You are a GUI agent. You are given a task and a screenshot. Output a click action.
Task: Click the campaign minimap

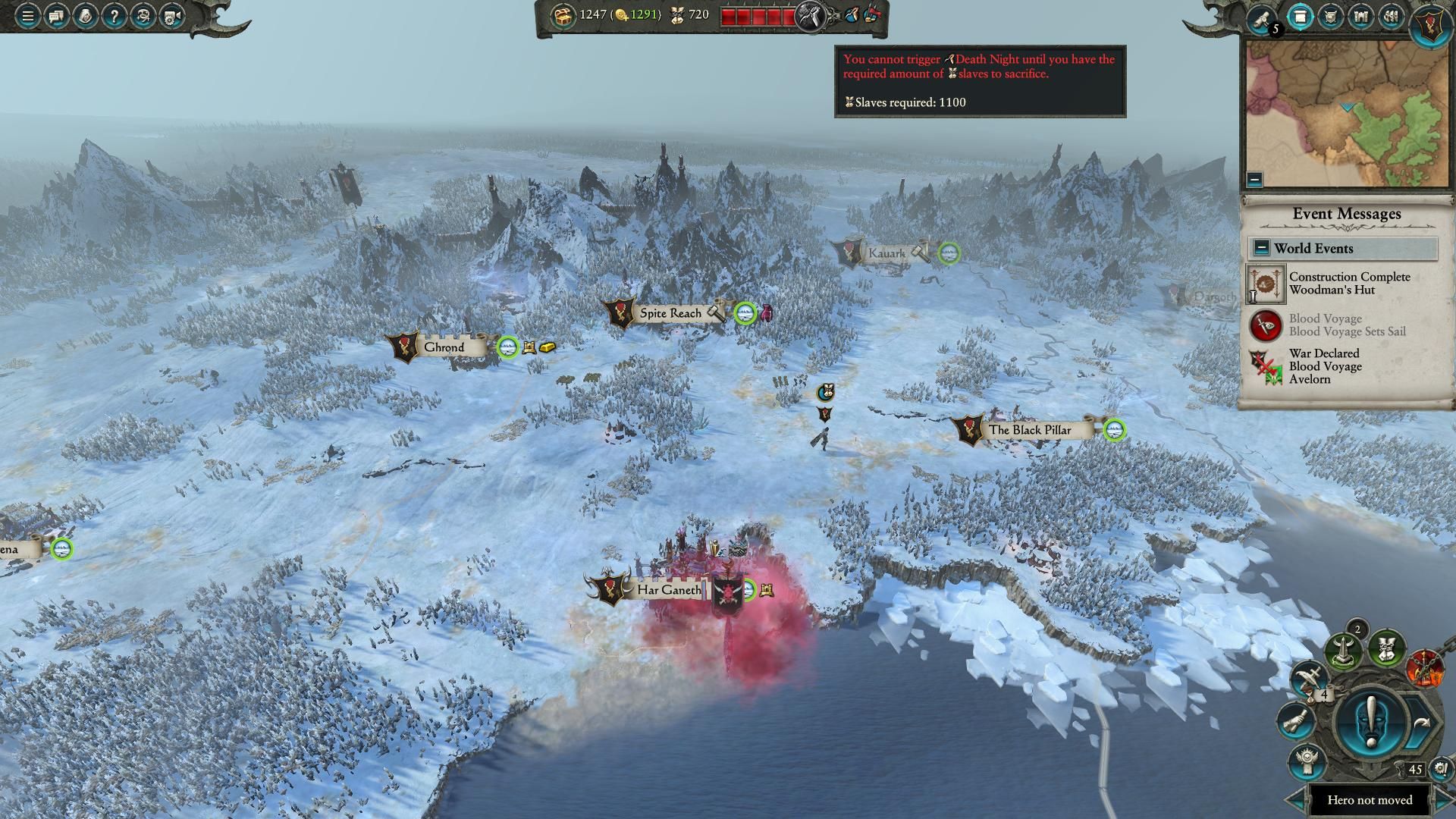click(x=1347, y=114)
